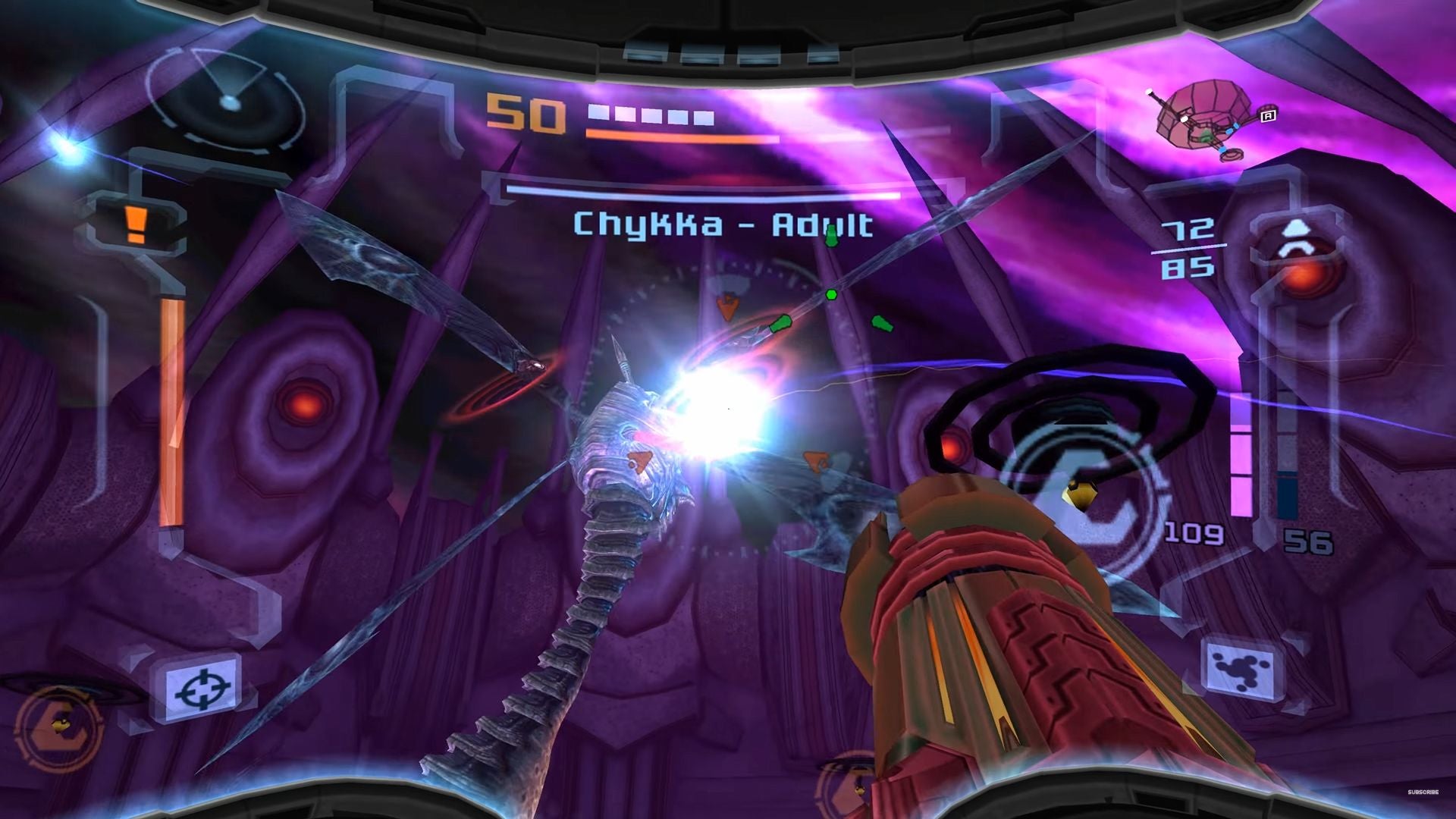1456x819 pixels.
Task: Click the white A button marker near minimap
Action: (x=1268, y=115)
